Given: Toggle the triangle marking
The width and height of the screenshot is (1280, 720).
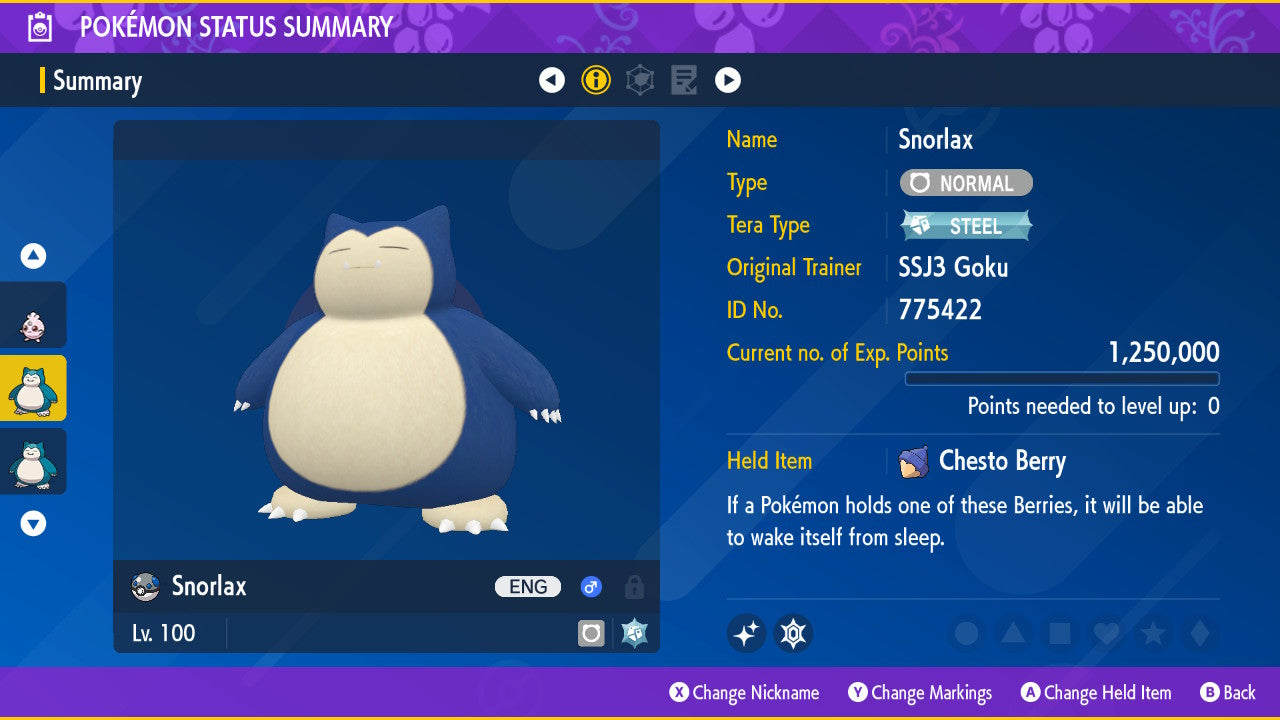Looking at the screenshot, I should [x=1013, y=633].
